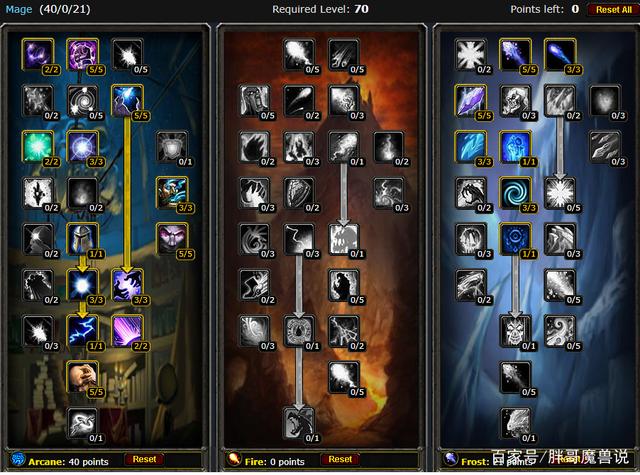Choose the Mind Mastery talent (5/5)
Screen dimensions: 640x475
coord(82,376)
